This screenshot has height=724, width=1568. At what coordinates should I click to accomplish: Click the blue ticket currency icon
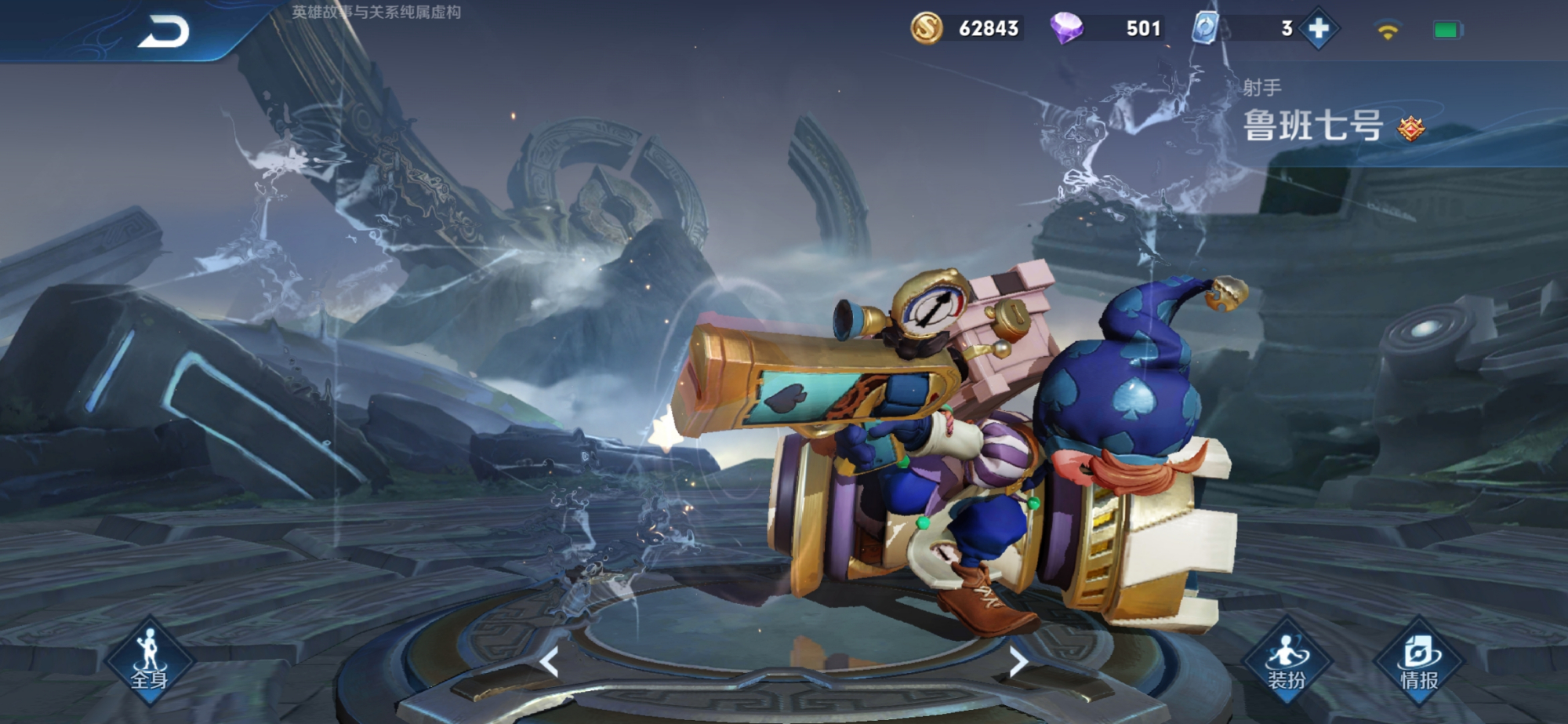click(1204, 29)
